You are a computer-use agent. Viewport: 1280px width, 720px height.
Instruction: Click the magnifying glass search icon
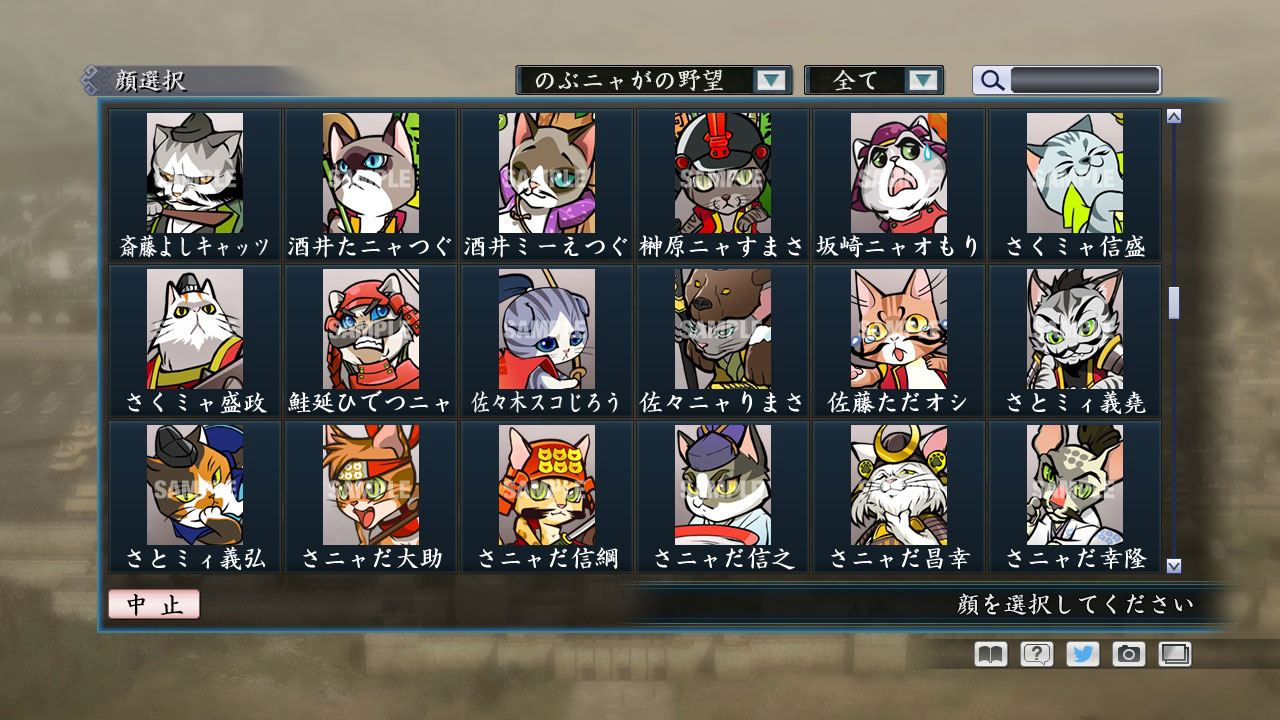[x=991, y=80]
